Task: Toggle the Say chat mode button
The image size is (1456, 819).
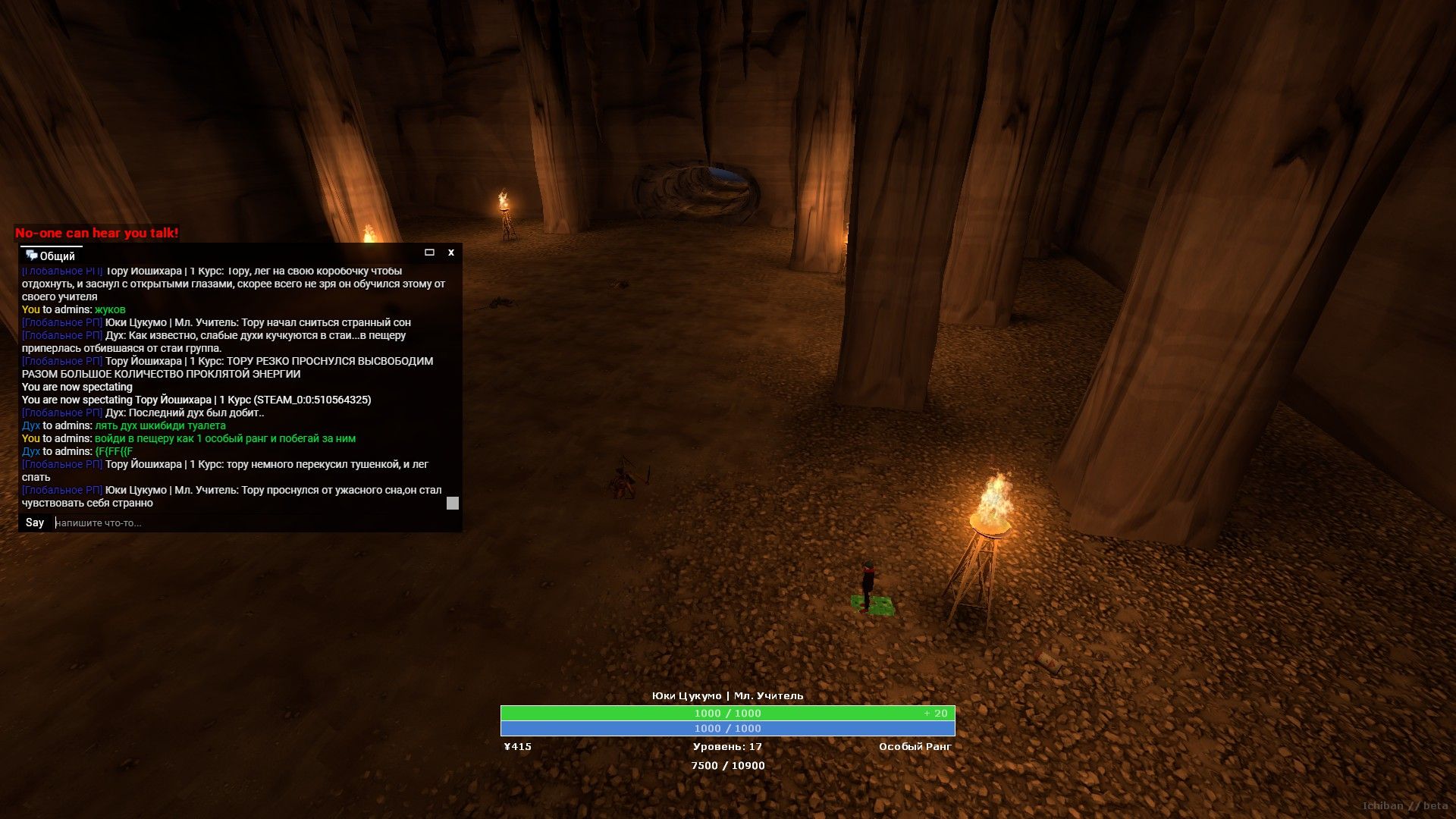Action: [x=35, y=522]
